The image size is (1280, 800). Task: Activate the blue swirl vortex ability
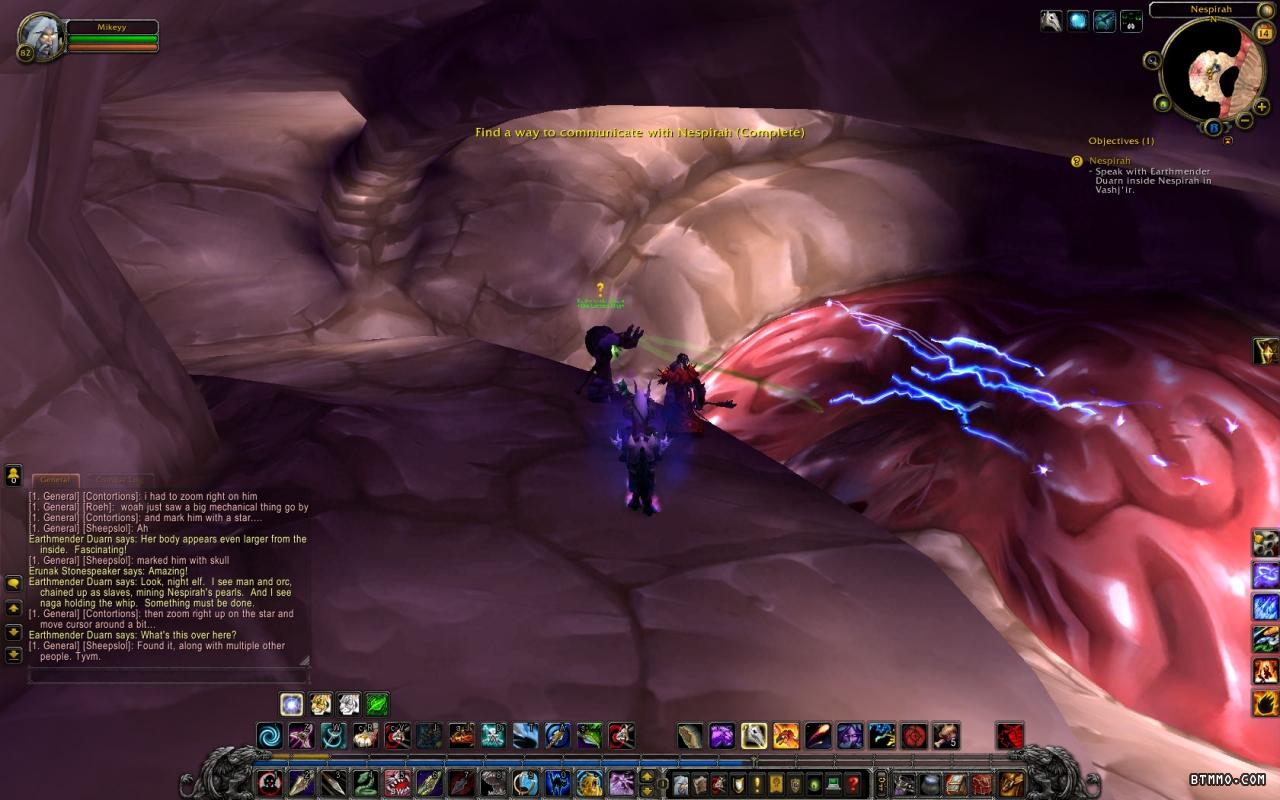[270, 737]
